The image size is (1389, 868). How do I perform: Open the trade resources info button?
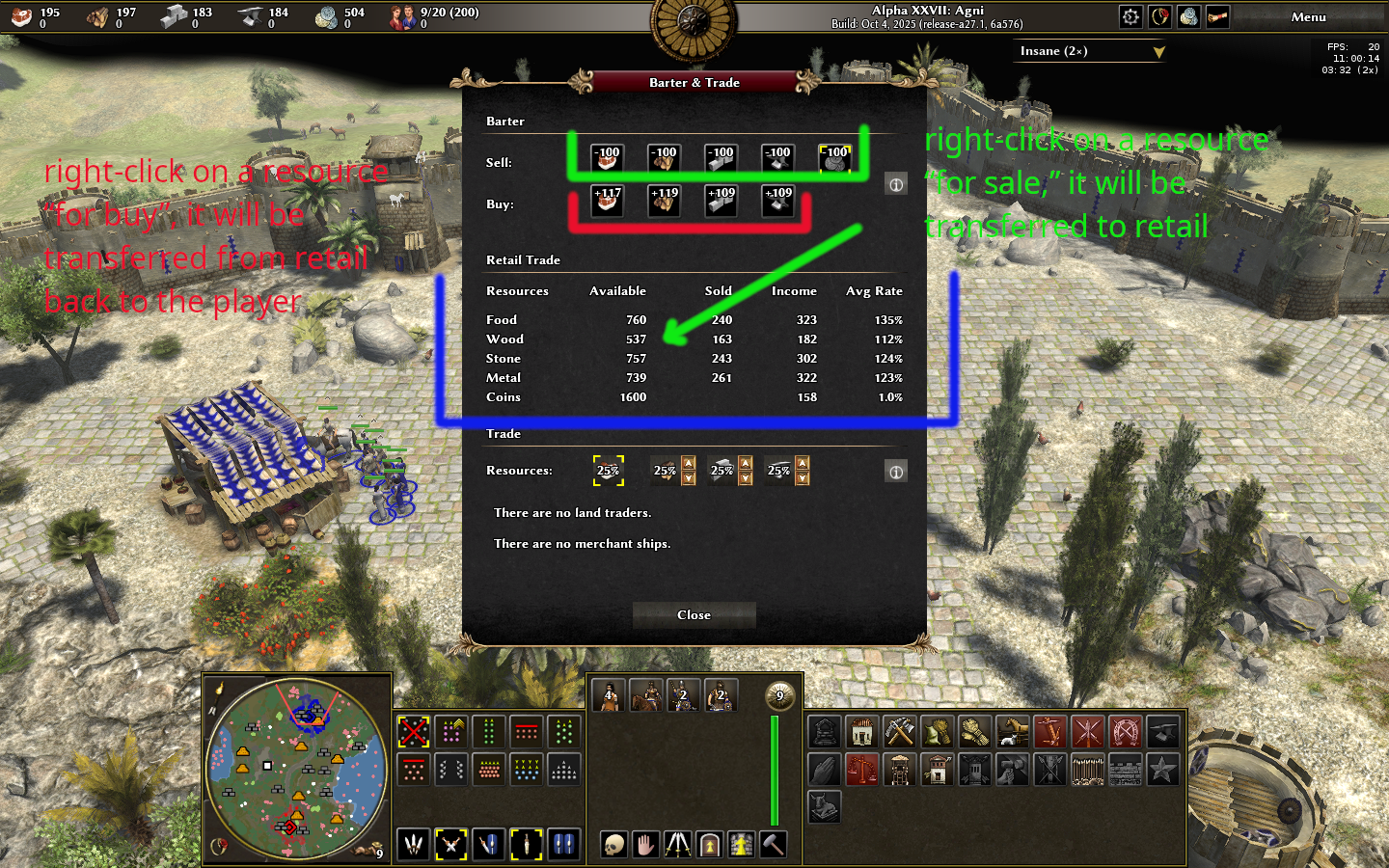[896, 472]
